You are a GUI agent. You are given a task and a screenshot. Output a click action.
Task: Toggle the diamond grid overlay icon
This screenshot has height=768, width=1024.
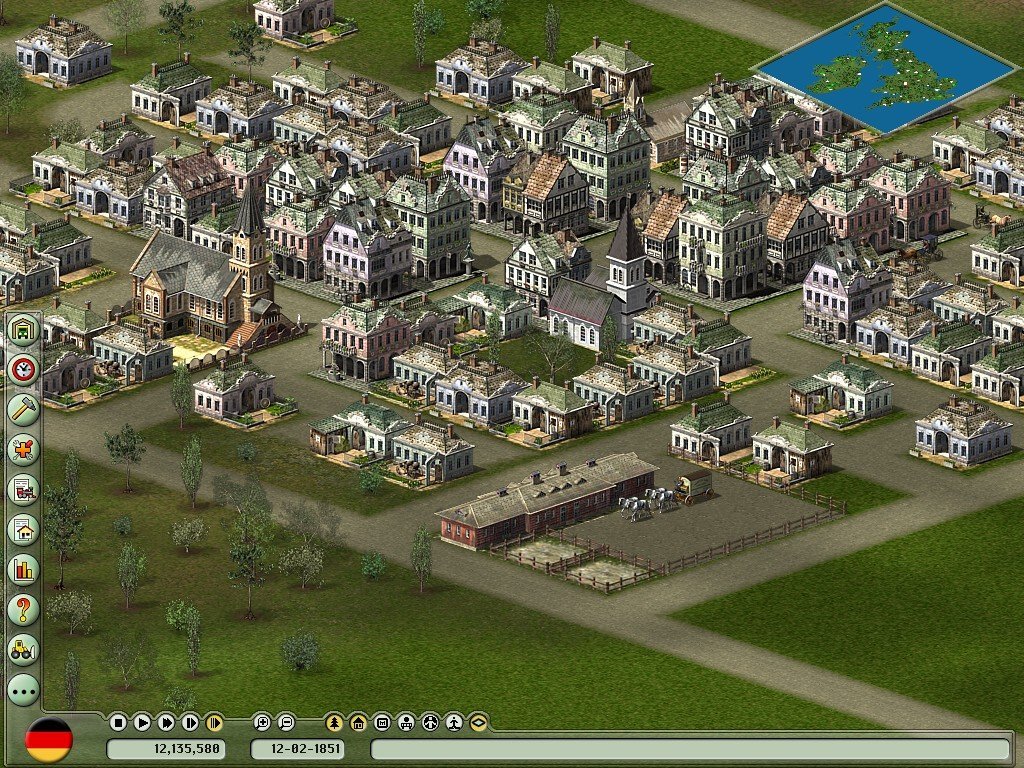478,722
